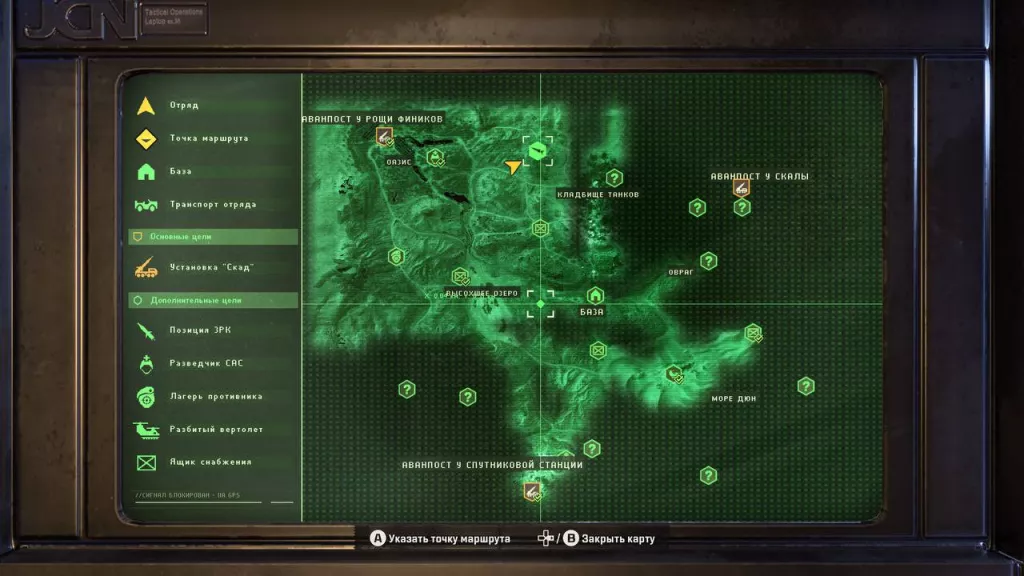
Task: Choose the "Ящик снабжения" legend entry
Action: (x=210, y=462)
